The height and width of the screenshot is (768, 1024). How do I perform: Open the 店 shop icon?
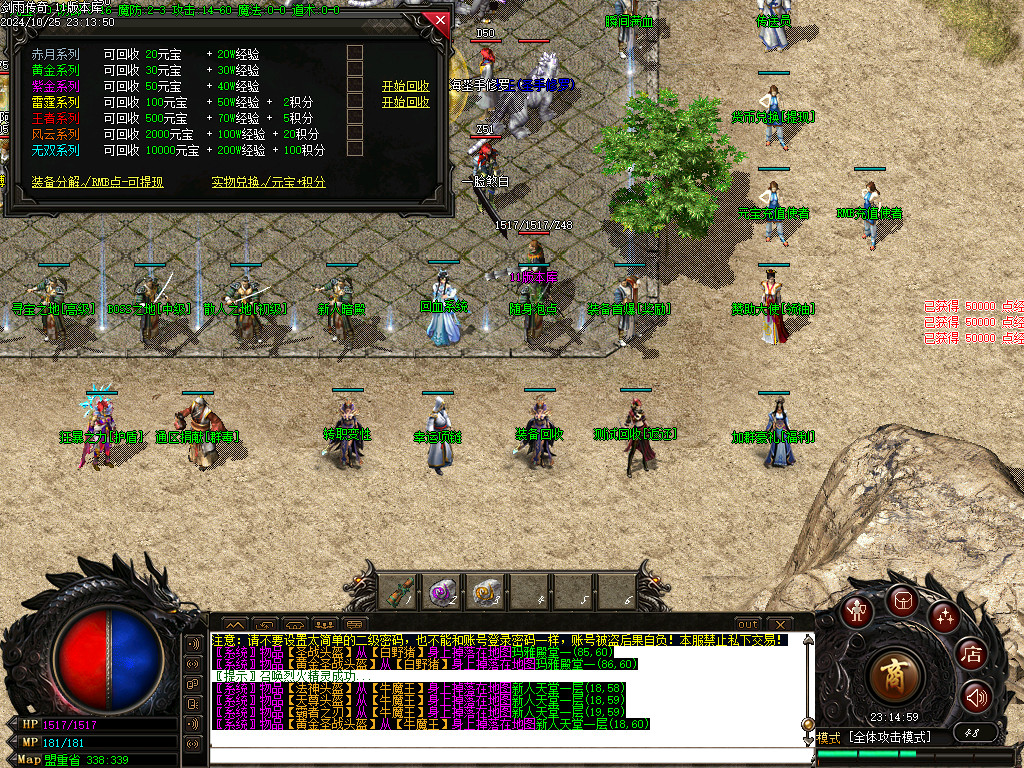tap(972, 654)
